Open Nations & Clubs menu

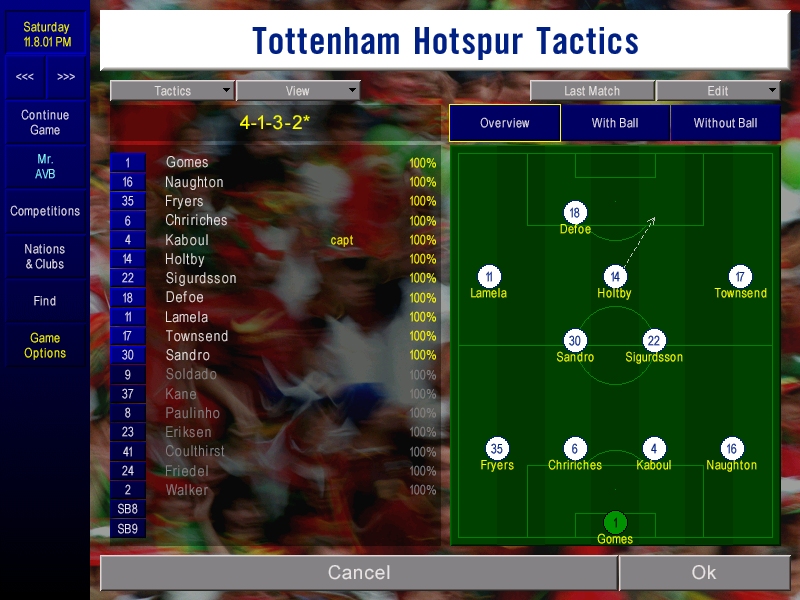click(45, 256)
